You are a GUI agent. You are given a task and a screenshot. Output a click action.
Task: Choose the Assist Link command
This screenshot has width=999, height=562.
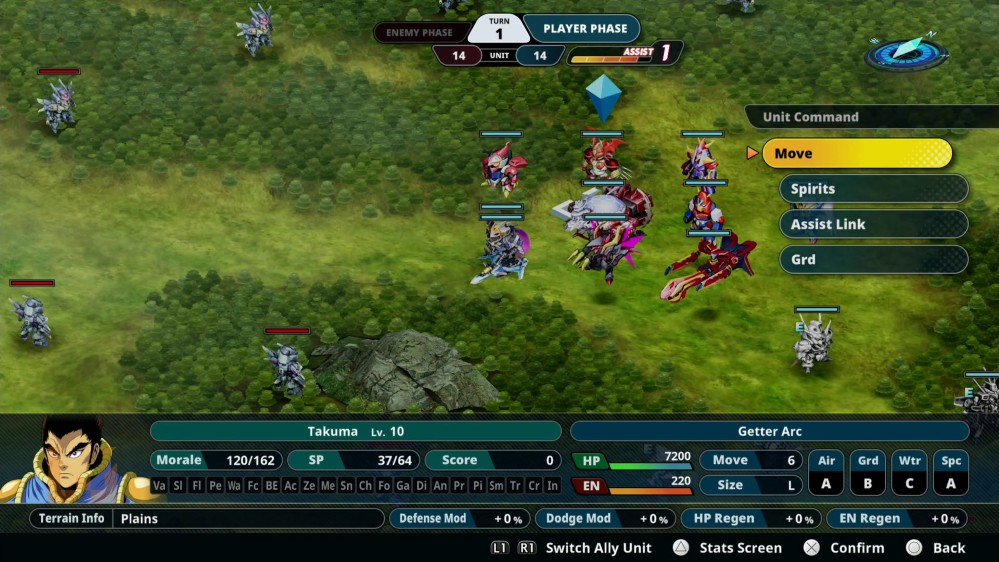click(873, 224)
